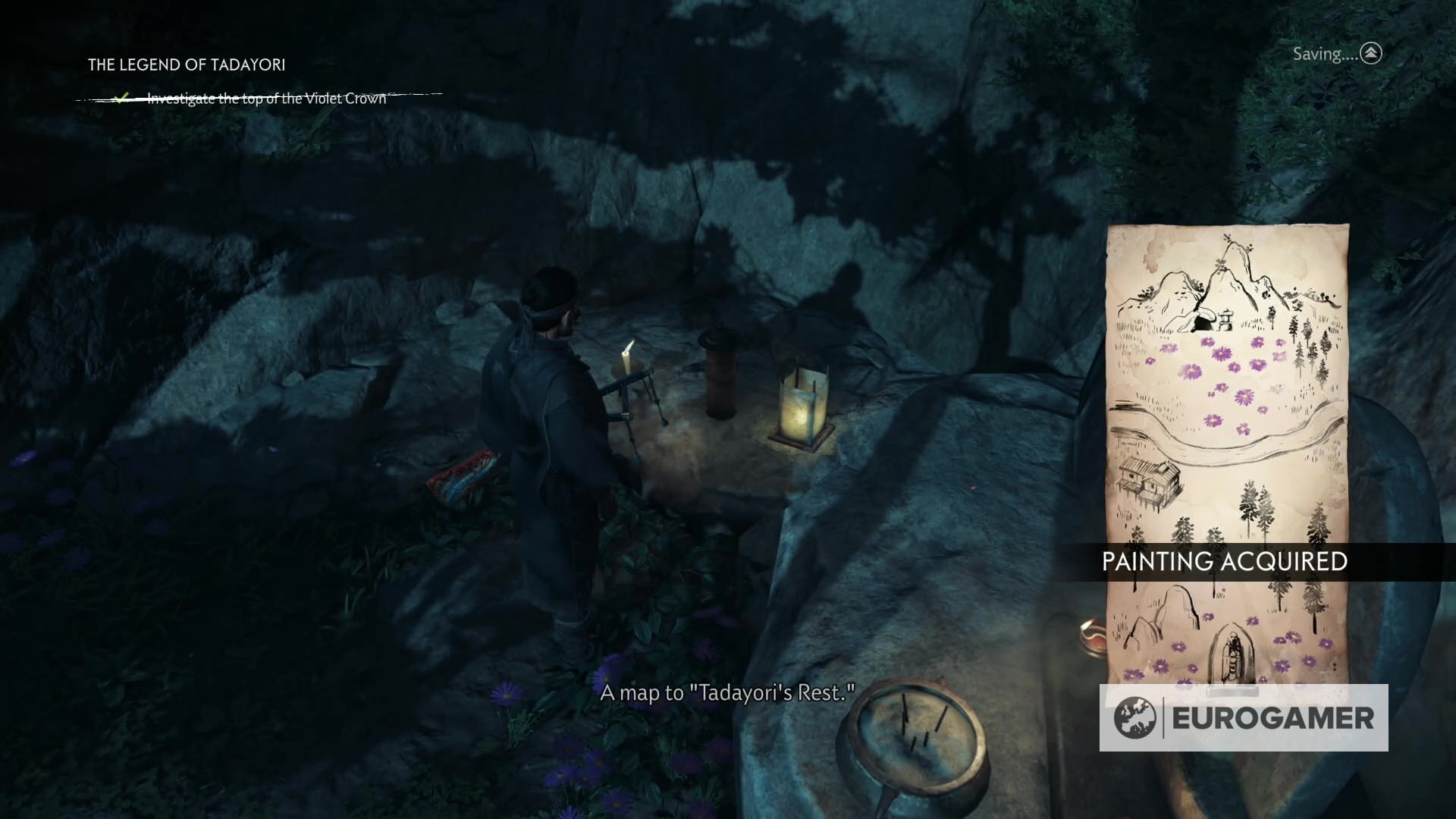
Task: Click the upward arrow inside the saving circle
Action: click(x=1371, y=54)
